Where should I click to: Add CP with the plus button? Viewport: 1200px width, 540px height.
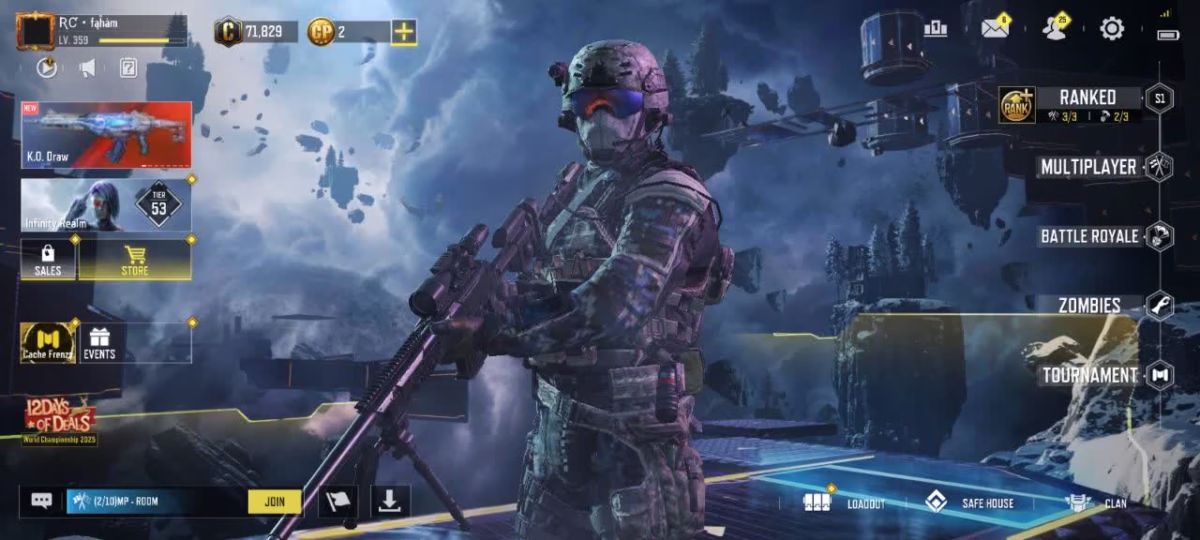click(404, 32)
